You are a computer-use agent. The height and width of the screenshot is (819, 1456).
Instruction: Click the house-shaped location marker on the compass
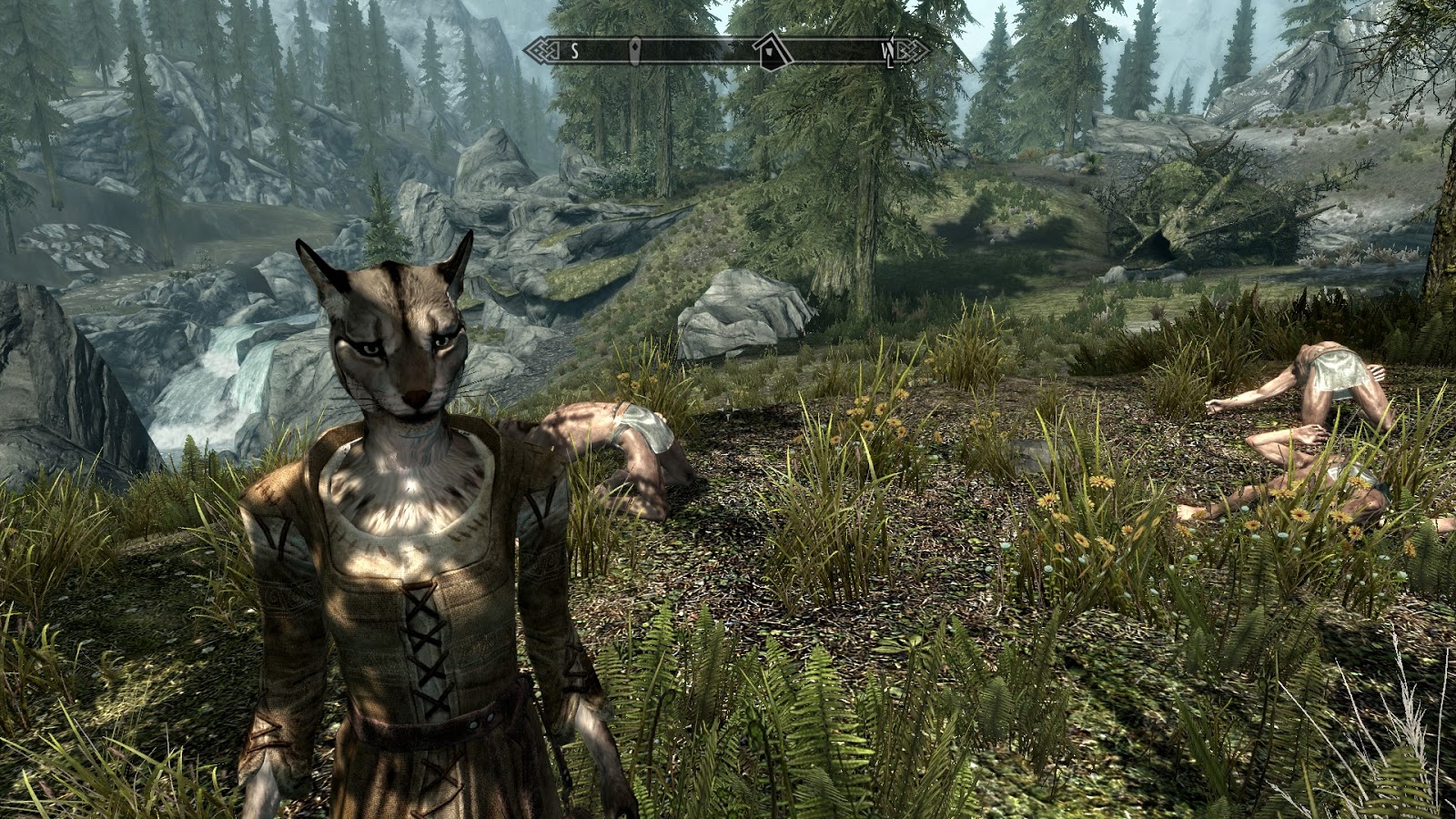click(772, 51)
